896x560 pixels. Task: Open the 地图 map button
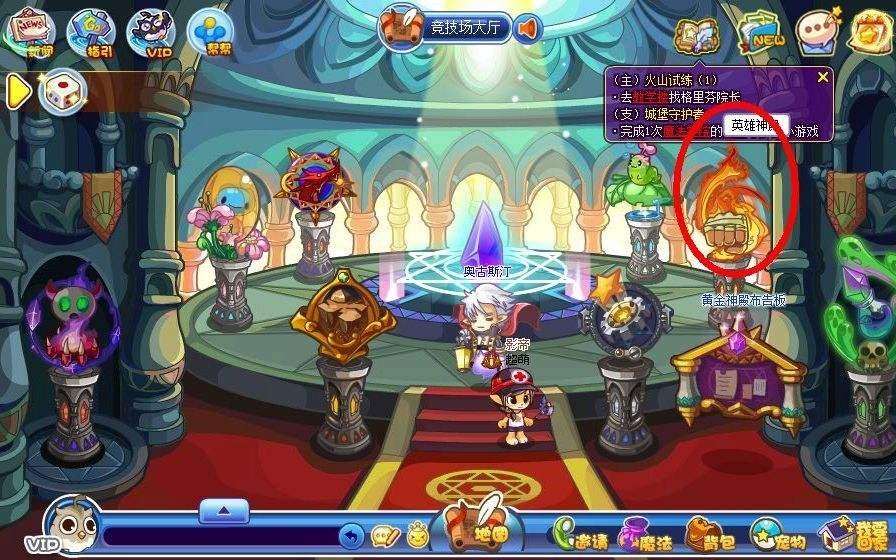tap(482, 528)
